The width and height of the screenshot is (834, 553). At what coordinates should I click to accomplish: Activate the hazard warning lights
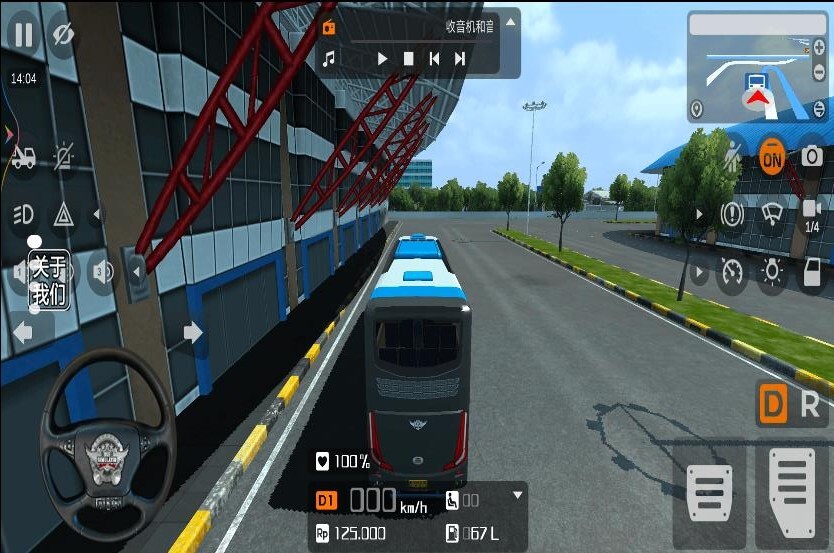pyautogui.click(x=63, y=213)
